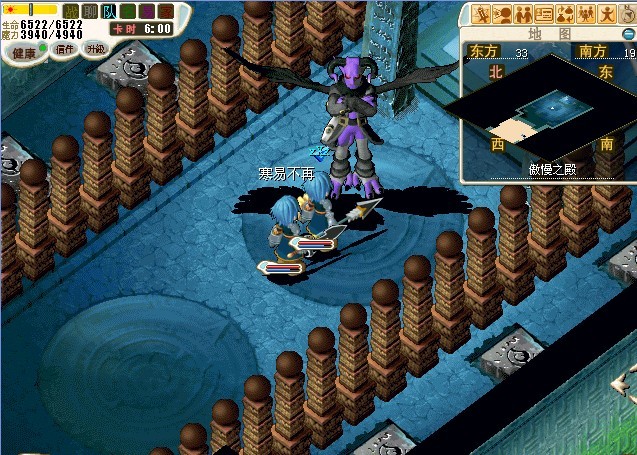Screen dimensions: 637x455
Task: Click the speaking head chat icon
Action: 502,14
